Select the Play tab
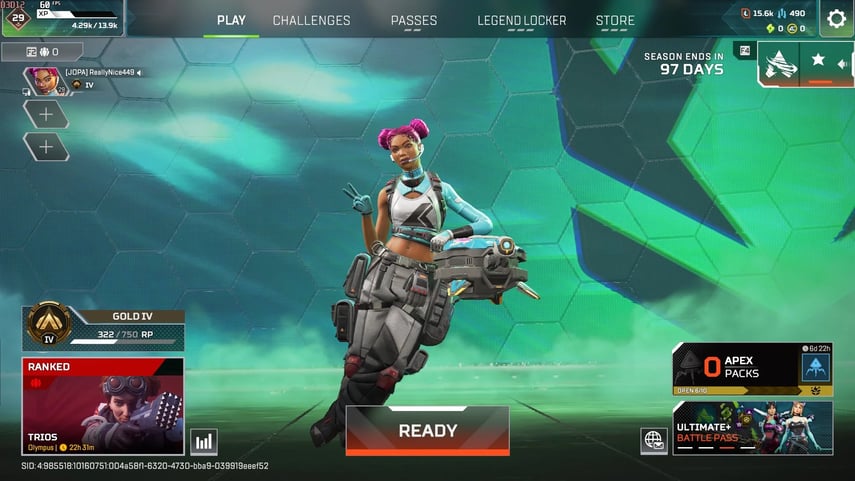Screen dimensions: 855x481 231,20
